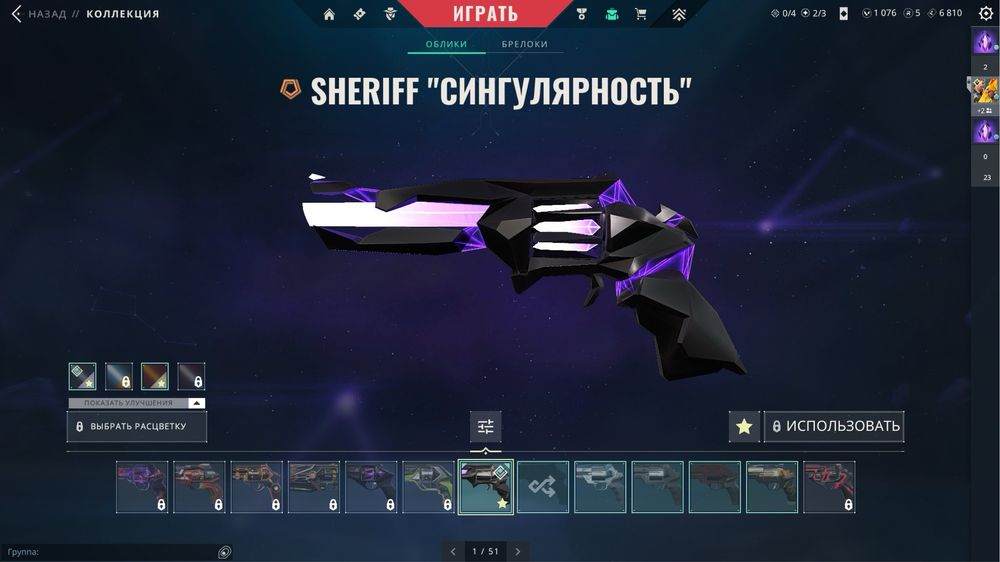1000x562 pixels.
Task: Choose the first purple variant swatch
Action: click(83, 376)
